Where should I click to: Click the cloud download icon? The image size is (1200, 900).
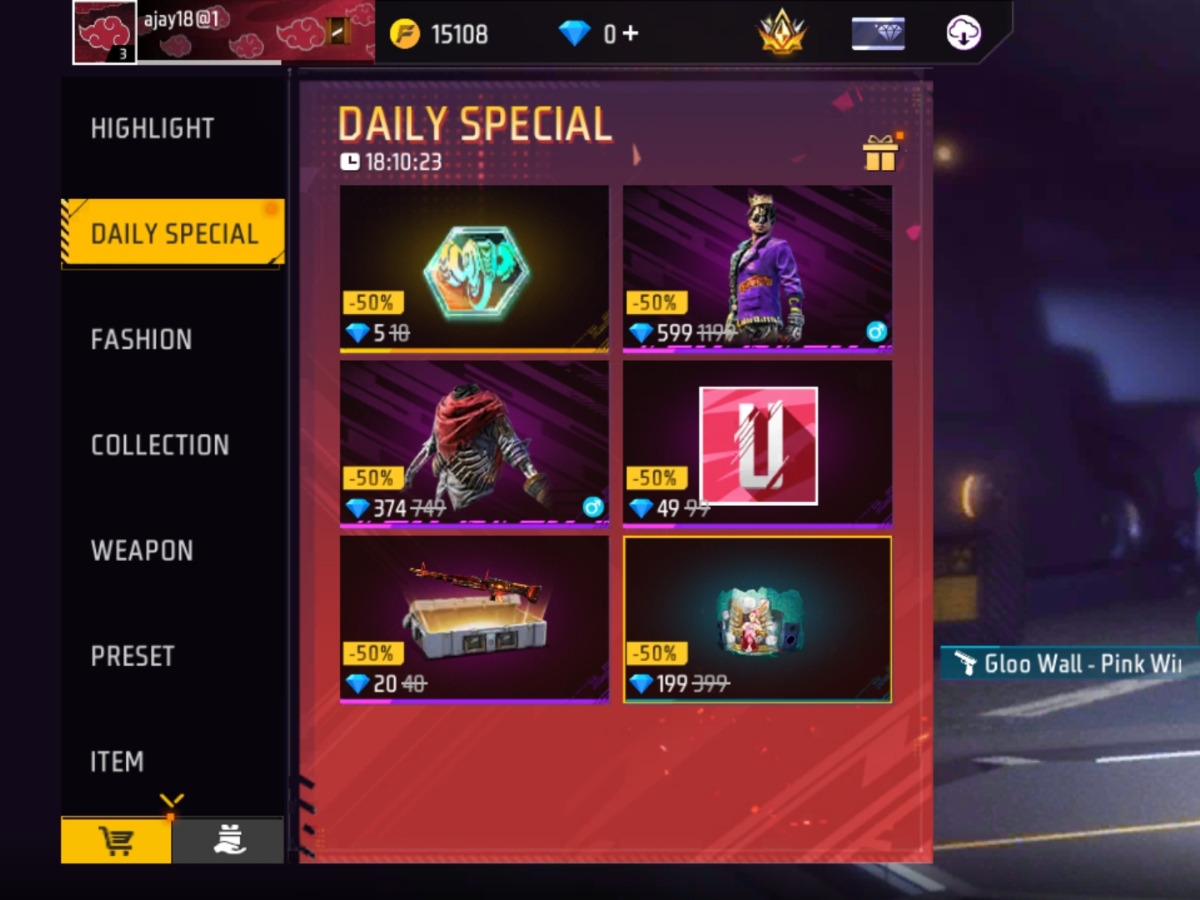(x=964, y=34)
